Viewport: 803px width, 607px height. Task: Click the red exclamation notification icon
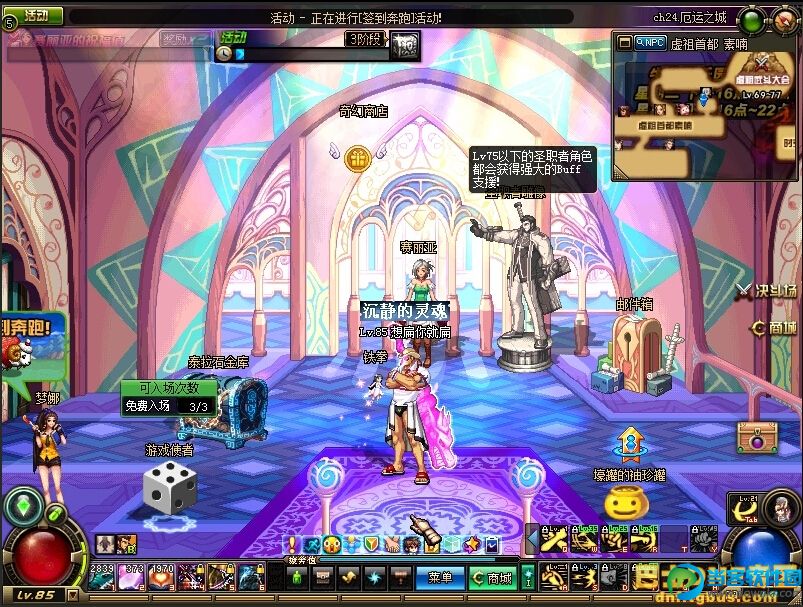(292, 544)
